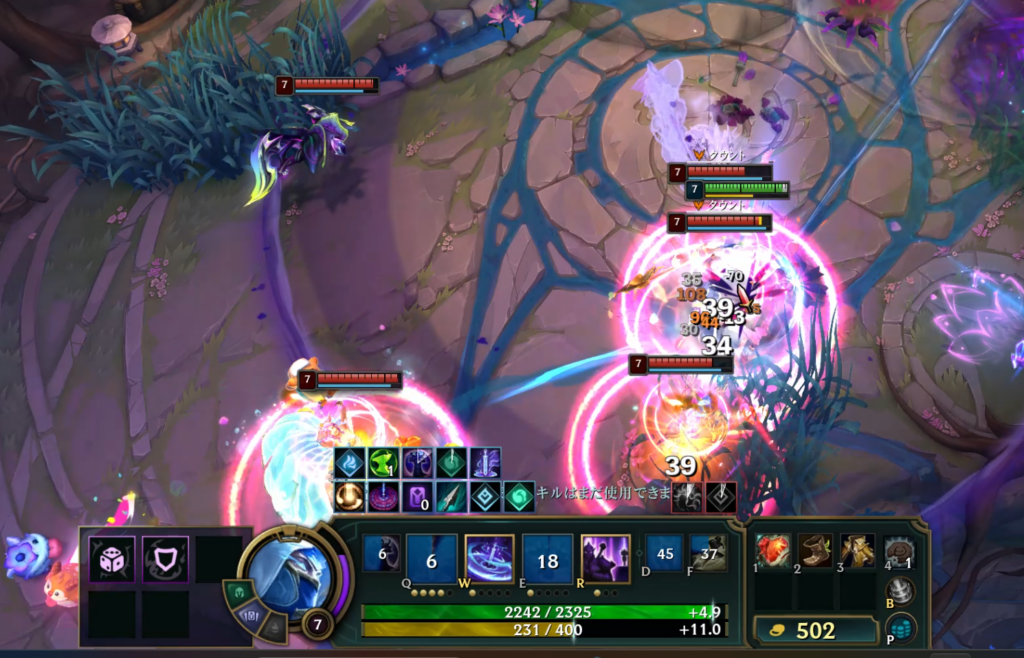Click the recall button labeled B
Screen dimensions: 1024x658
[x=901, y=591]
